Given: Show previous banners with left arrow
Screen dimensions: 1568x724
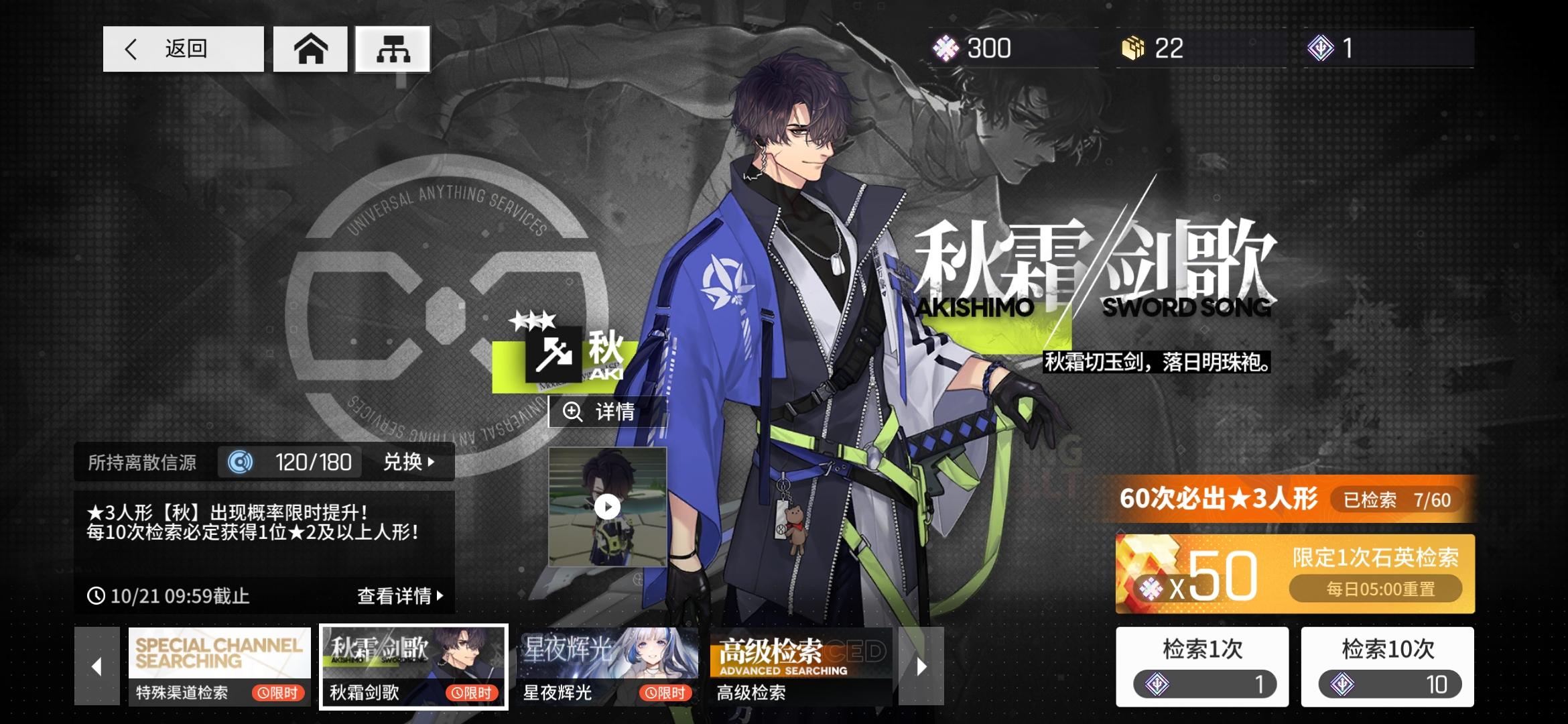Looking at the screenshot, I should tap(97, 666).
